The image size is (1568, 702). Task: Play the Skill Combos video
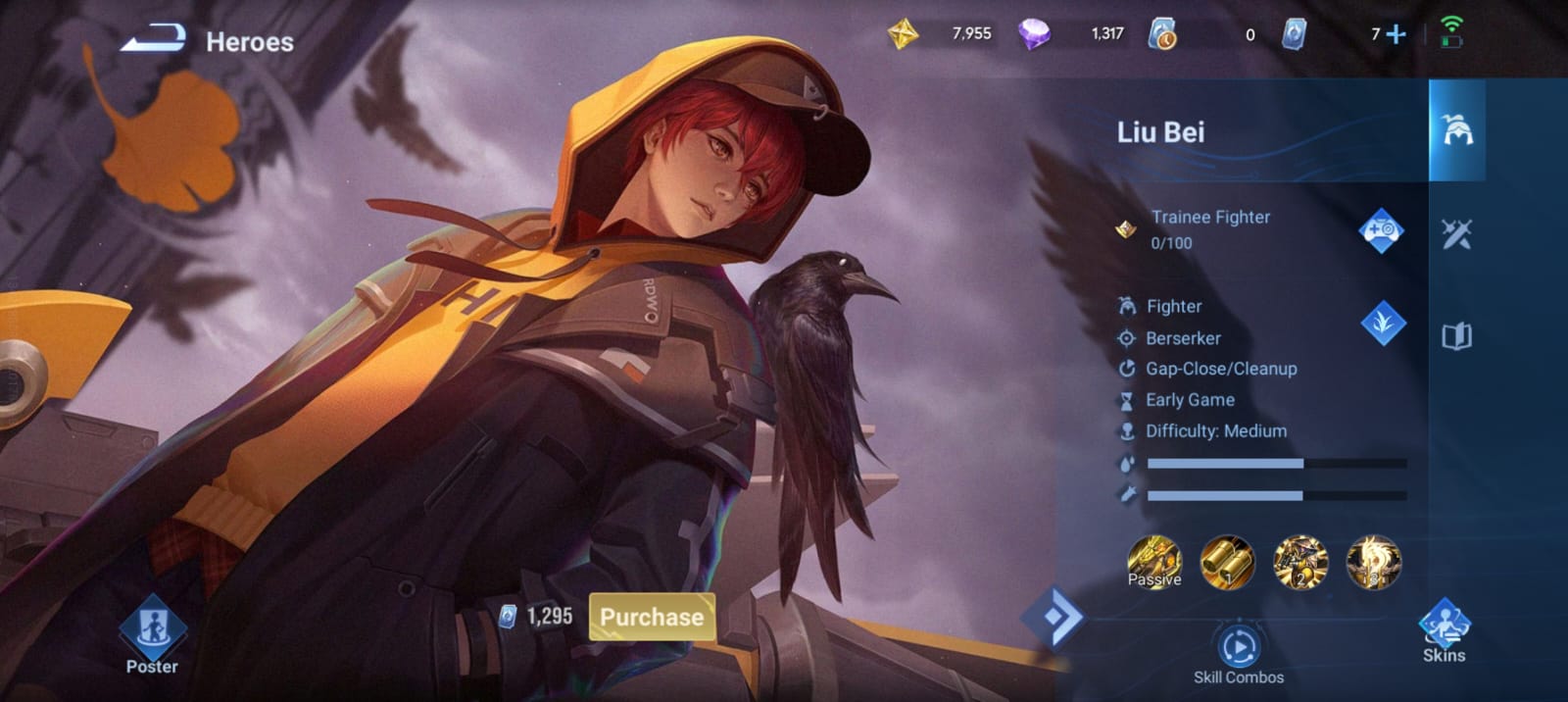[x=1239, y=648]
